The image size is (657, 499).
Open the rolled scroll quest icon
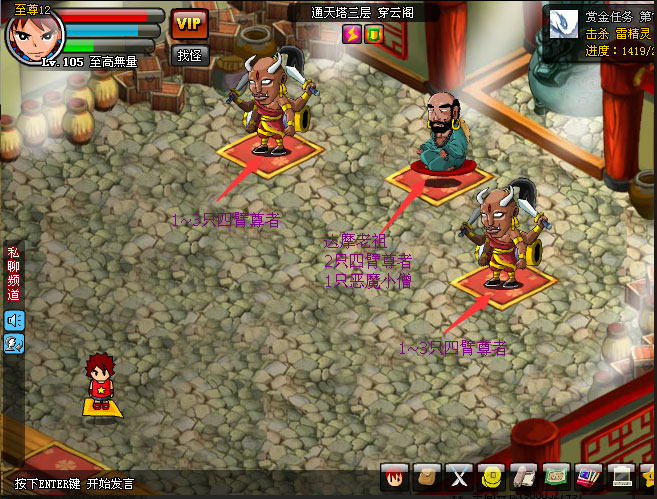tap(523, 477)
